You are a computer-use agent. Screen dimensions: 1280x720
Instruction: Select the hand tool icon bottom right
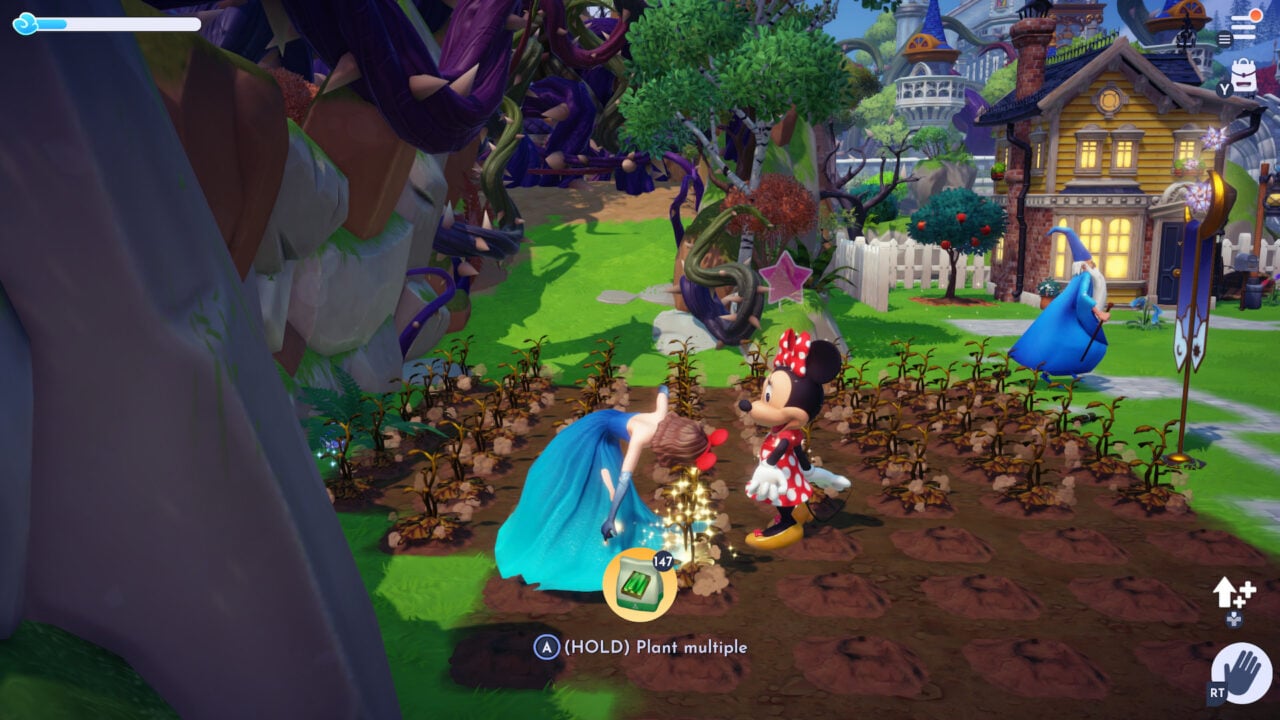pos(1243,670)
